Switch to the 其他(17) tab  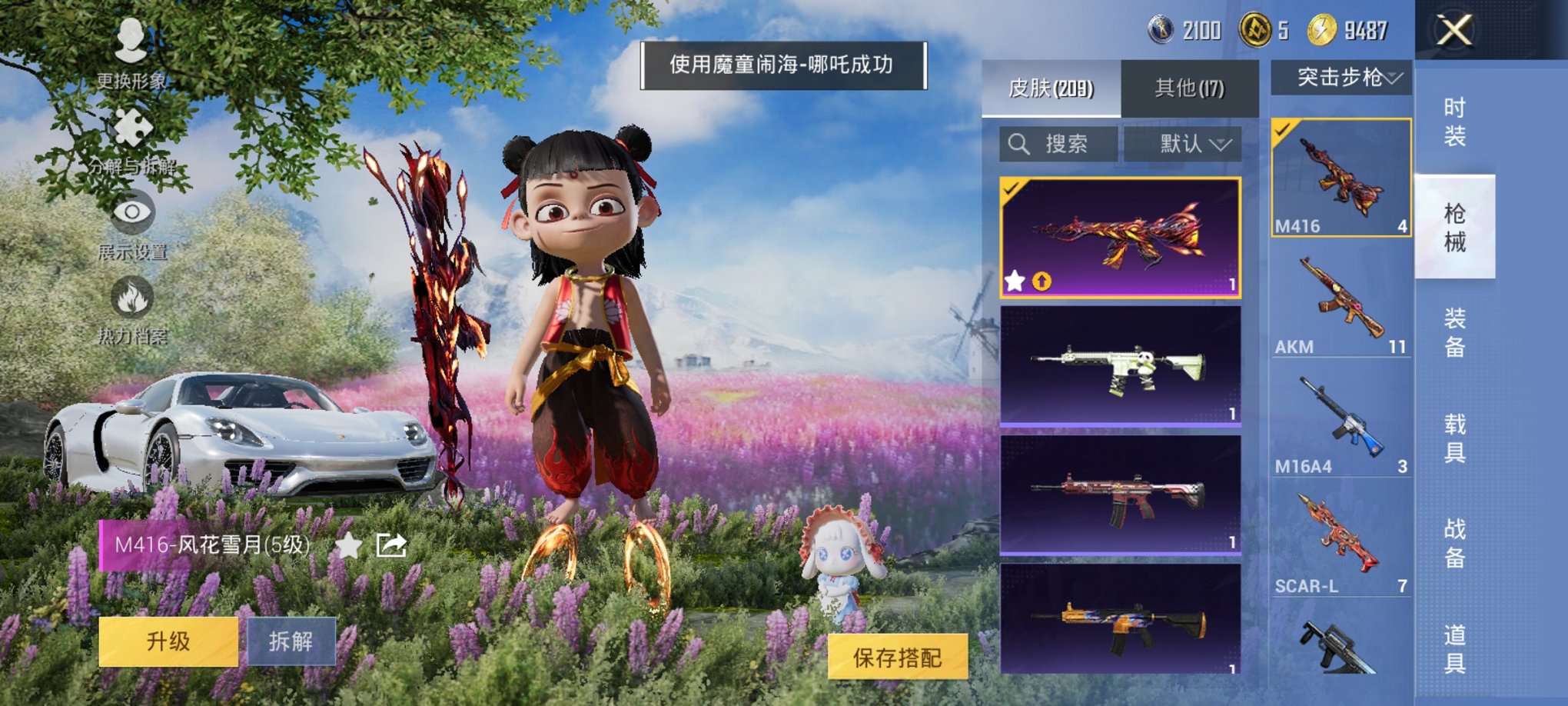coord(1188,87)
